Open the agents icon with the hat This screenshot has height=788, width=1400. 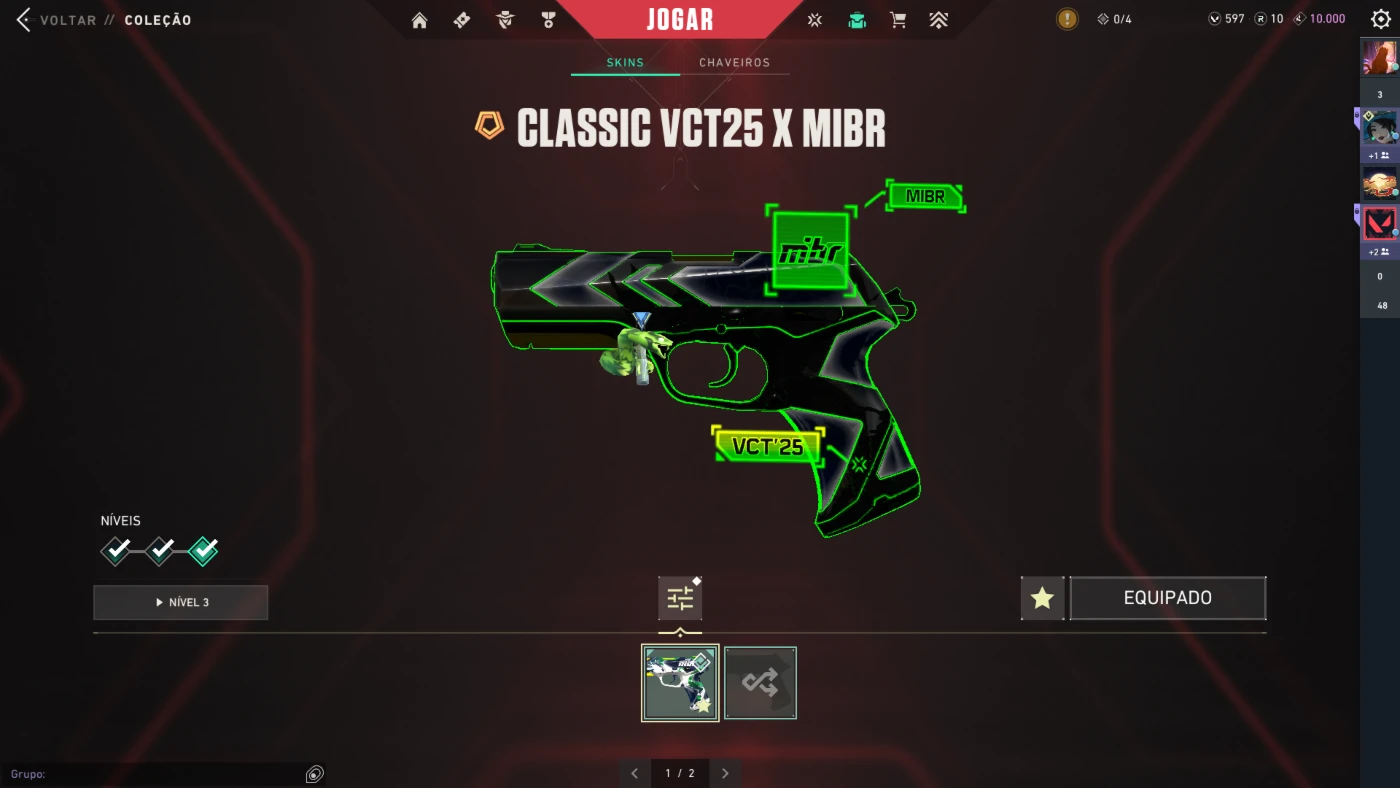click(505, 20)
